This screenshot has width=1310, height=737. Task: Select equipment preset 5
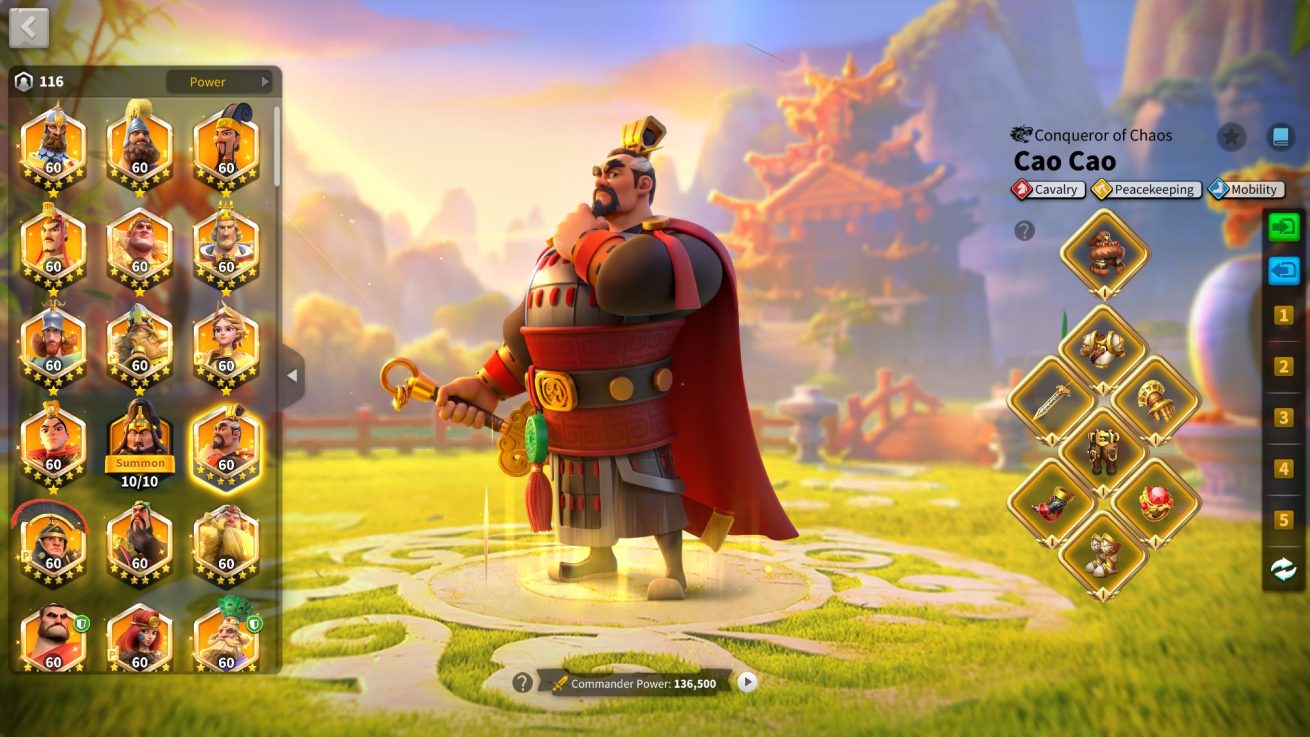pyautogui.click(x=1283, y=520)
